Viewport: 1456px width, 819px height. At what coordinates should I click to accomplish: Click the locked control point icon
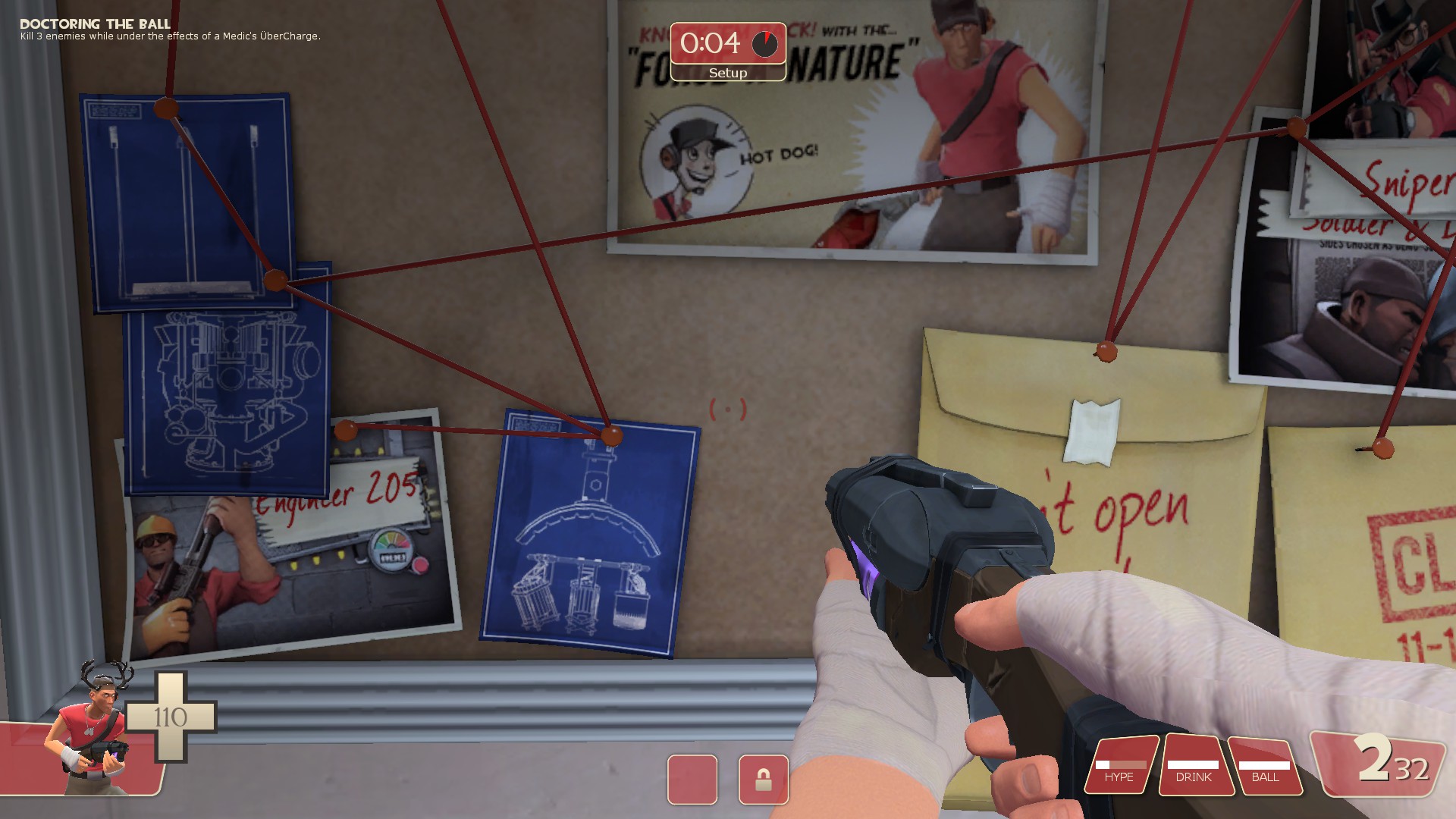point(763,780)
